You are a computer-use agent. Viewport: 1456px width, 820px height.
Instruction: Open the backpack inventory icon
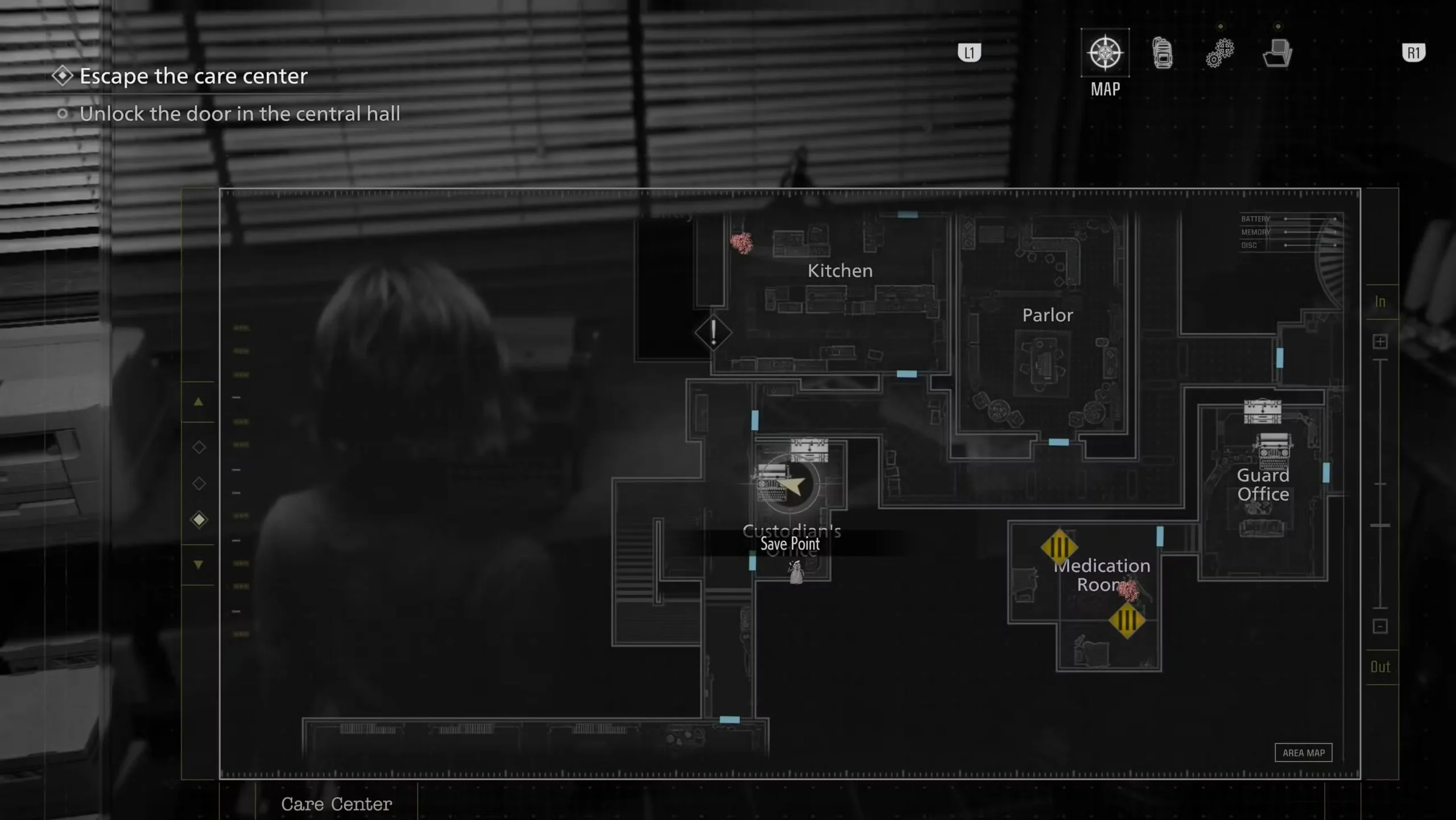click(x=1162, y=54)
